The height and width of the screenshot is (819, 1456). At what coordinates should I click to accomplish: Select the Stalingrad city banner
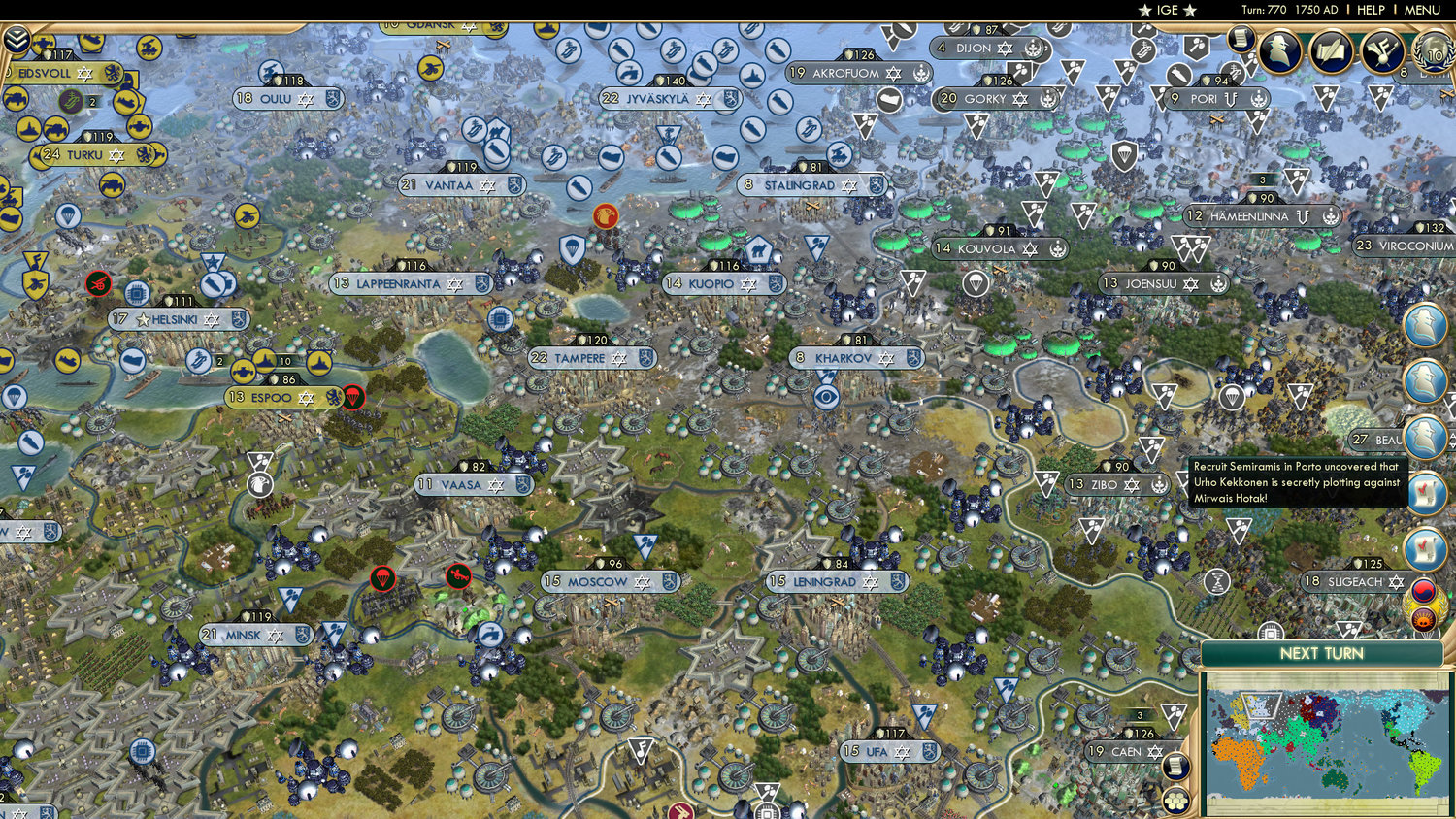[x=813, y=185]
